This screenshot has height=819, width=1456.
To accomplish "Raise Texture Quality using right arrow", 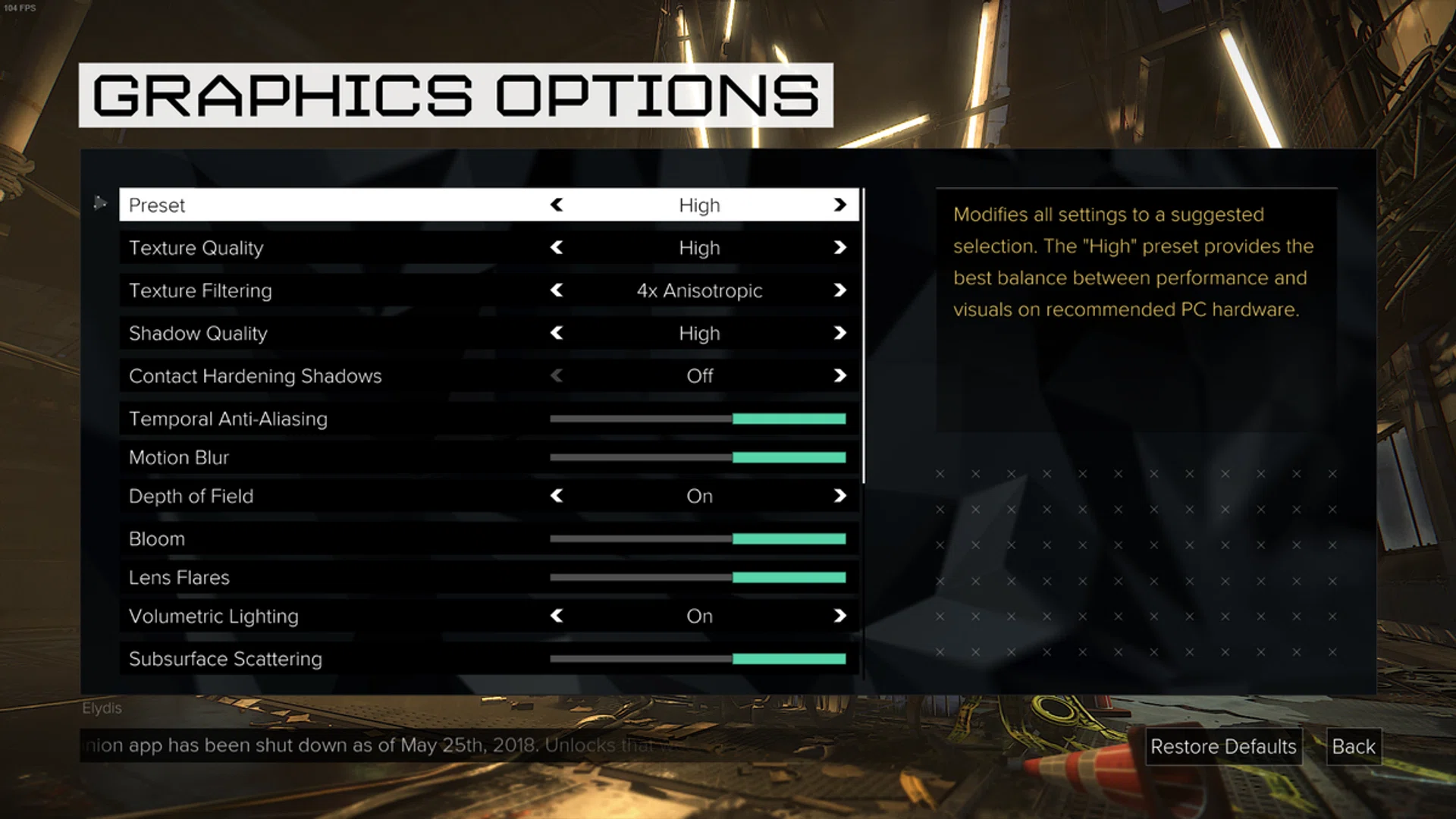I will (x=839, y=248).
